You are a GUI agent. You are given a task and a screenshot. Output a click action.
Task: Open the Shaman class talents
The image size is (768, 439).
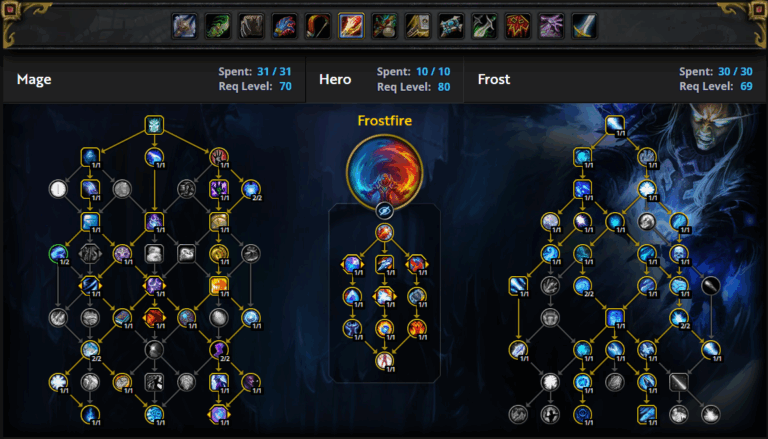pyautogui.click(x=518, y=25)
